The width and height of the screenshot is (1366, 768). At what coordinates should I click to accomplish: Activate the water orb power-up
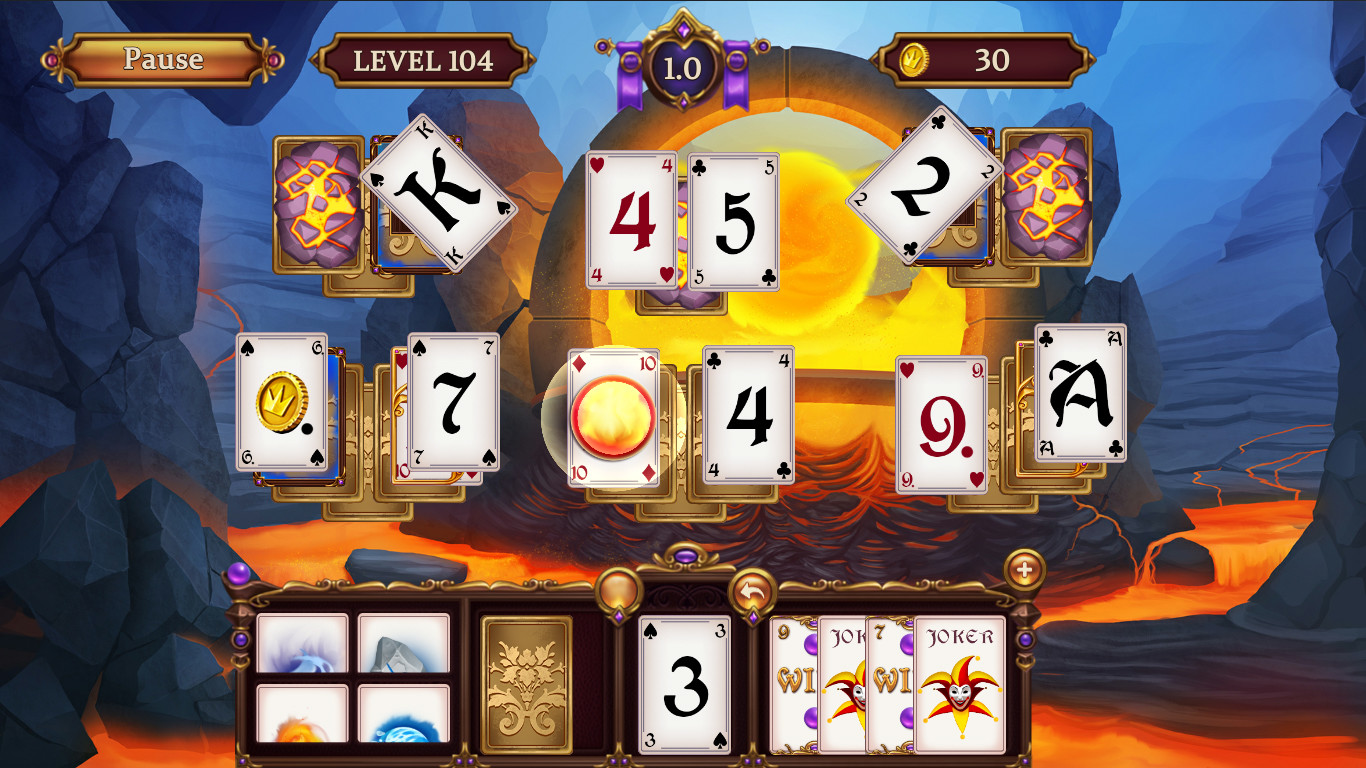coord(405,715)
